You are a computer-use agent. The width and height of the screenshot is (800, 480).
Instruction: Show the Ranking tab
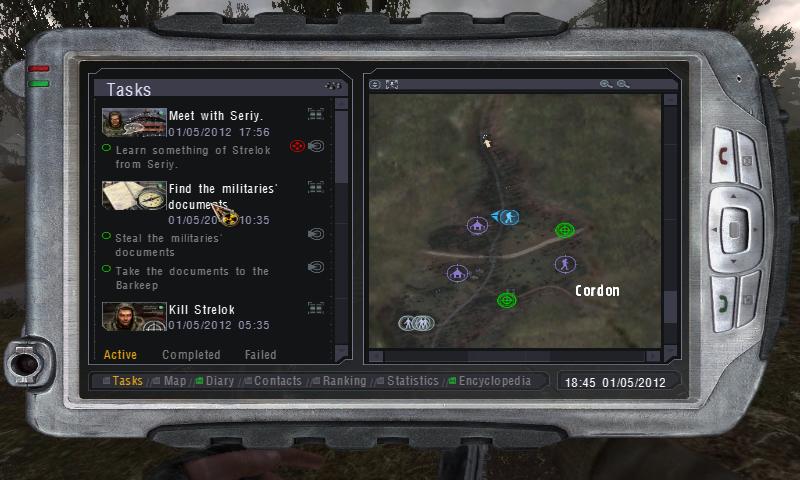343,381
